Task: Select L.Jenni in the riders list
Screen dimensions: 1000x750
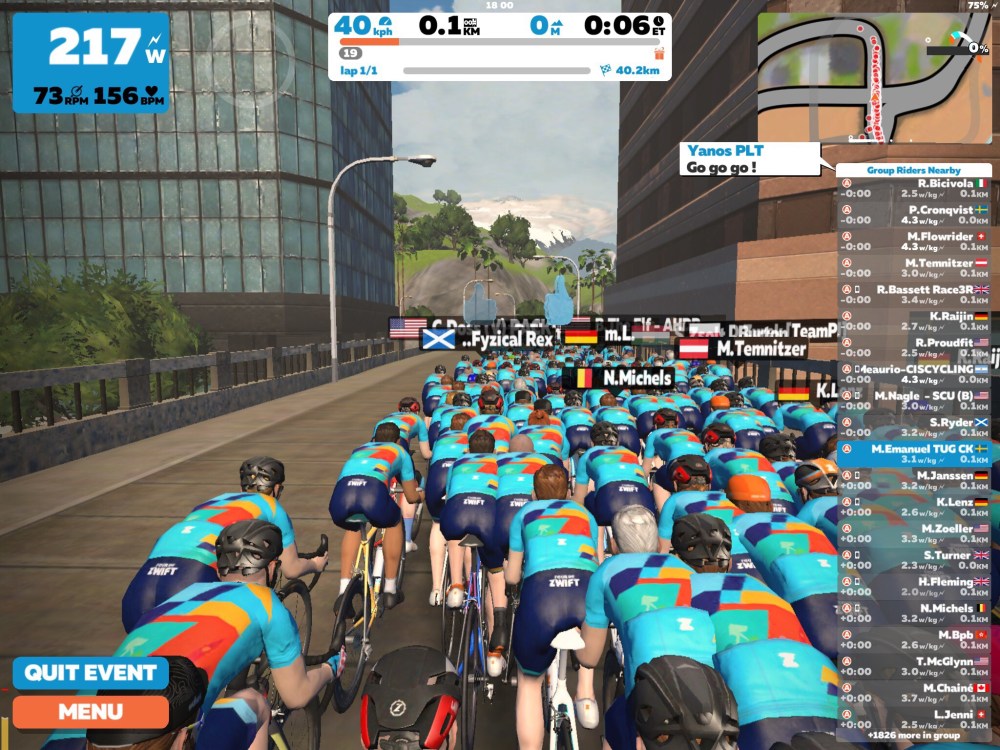Action: click(x=914, y=719)
